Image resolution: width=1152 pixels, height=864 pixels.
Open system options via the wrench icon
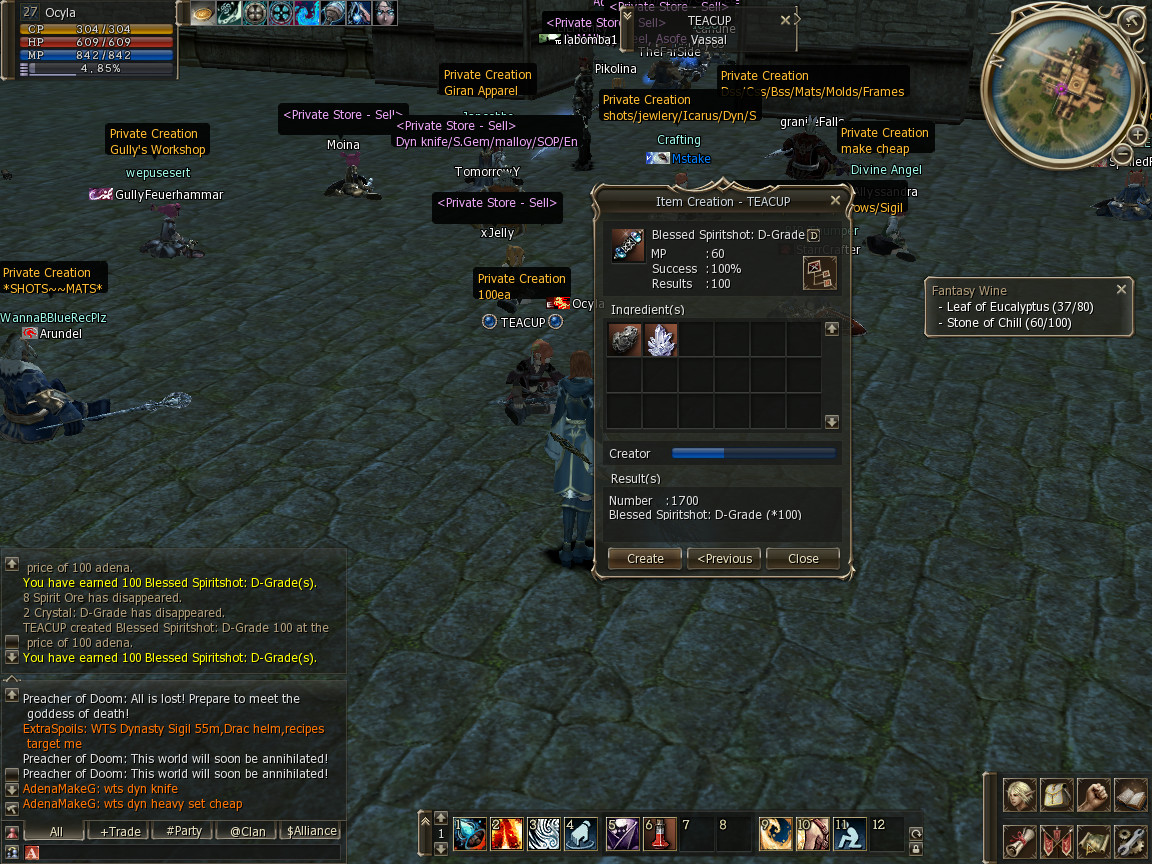point(1130,839)
